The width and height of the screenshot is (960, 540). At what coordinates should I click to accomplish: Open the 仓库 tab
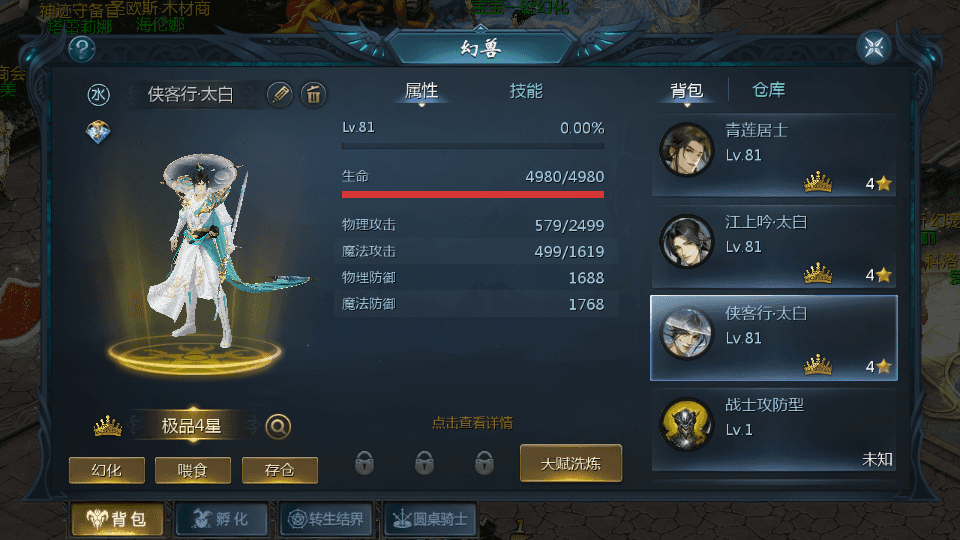[x=769, y=91]
